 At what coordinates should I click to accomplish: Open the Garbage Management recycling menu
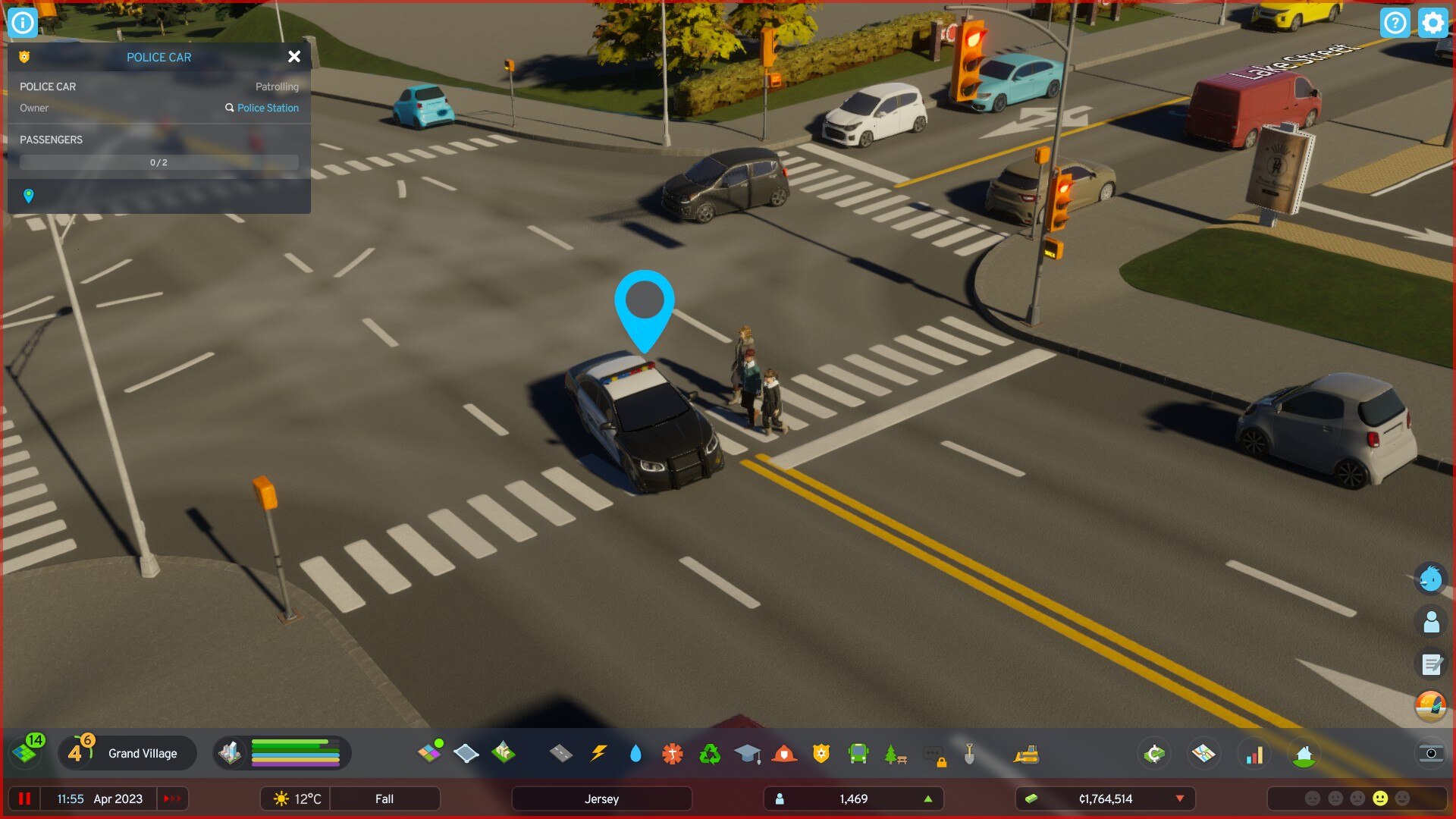click(x=709, y=753)
